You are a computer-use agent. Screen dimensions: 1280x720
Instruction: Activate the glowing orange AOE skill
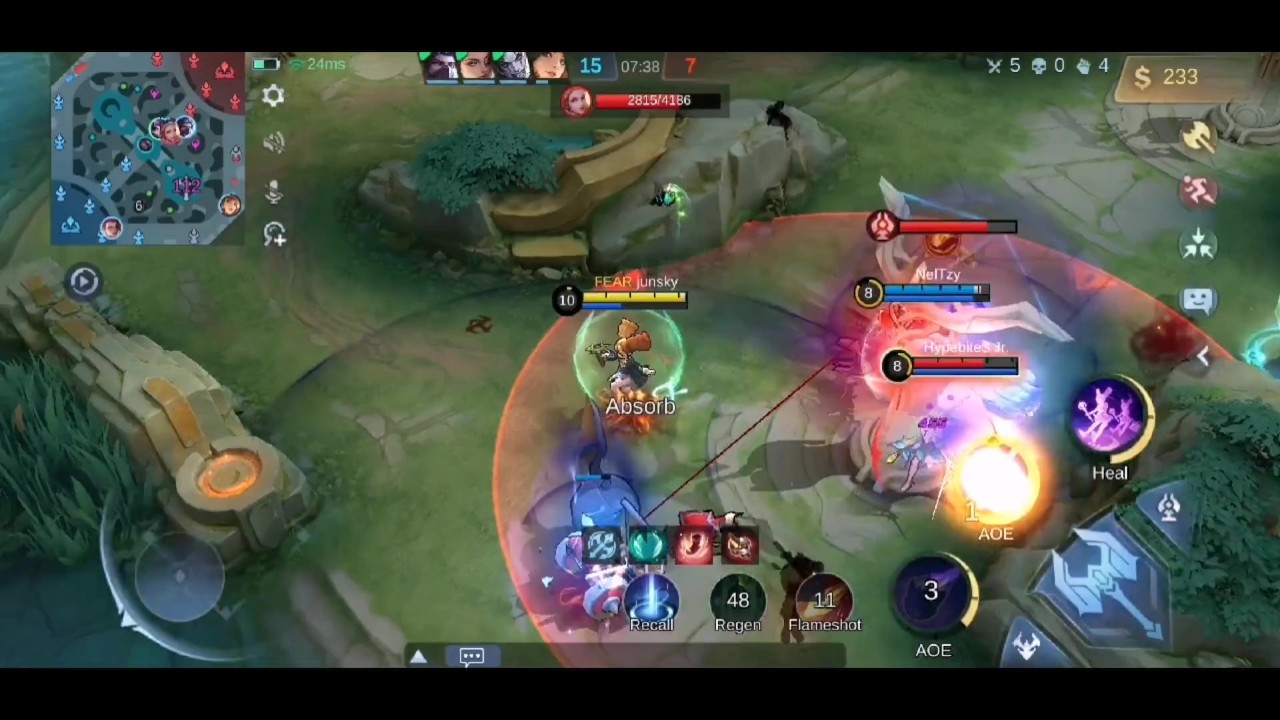tap(996, 487)
